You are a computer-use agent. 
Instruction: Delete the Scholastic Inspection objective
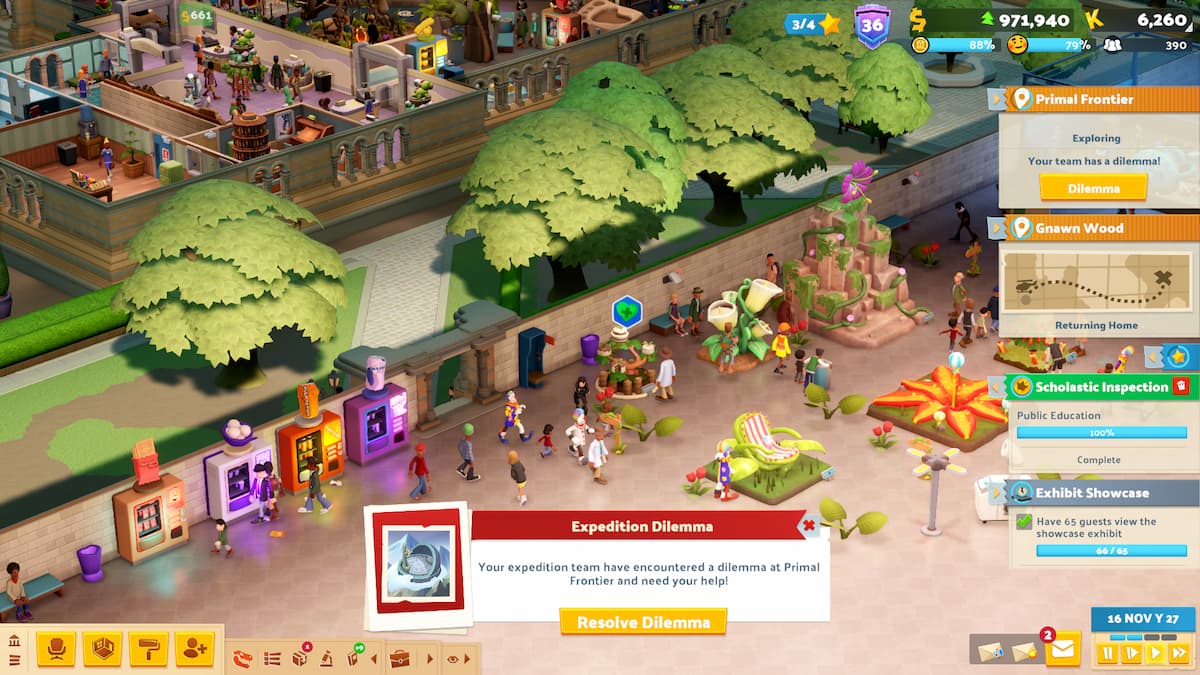[1182, 386]
